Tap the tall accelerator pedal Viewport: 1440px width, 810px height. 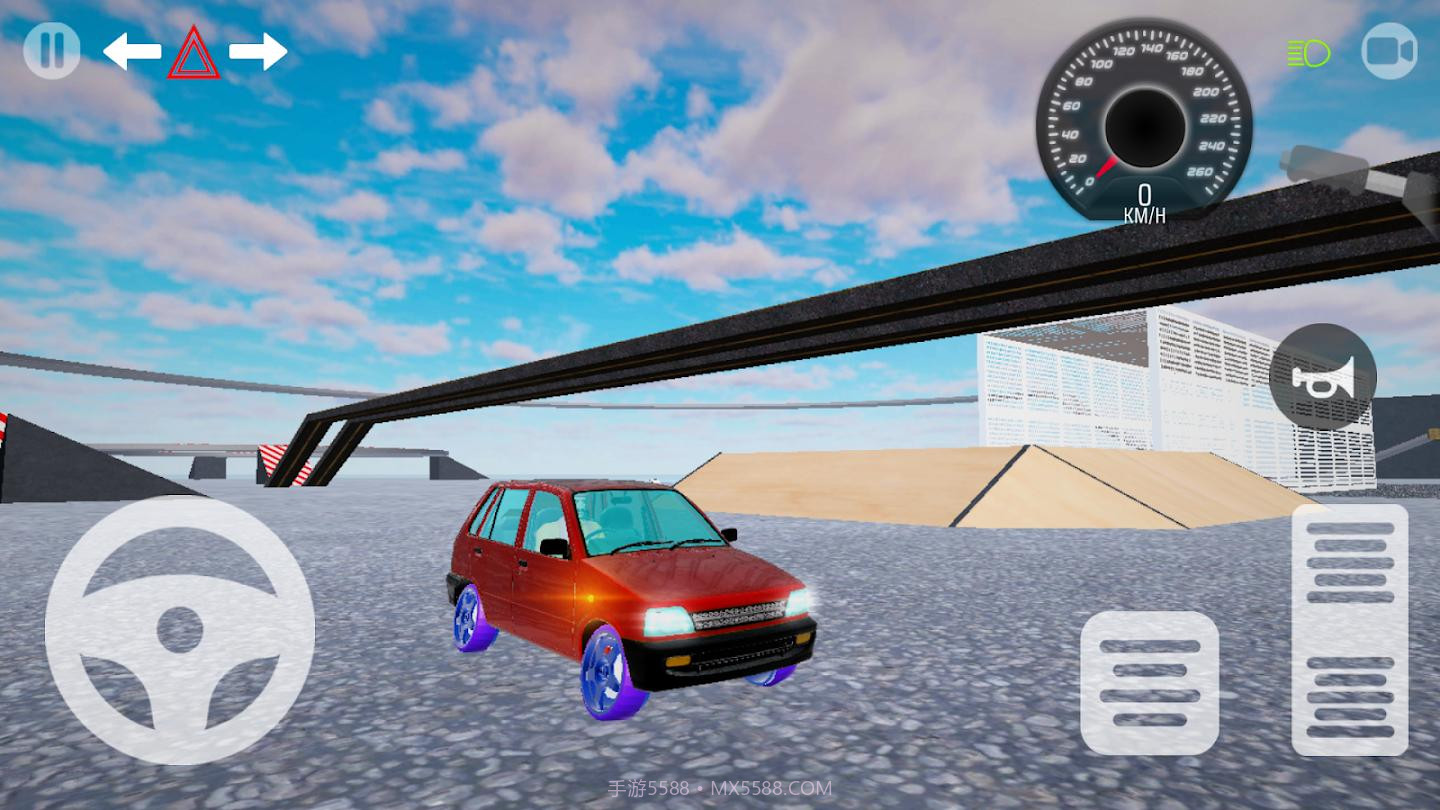(1349, 630)
